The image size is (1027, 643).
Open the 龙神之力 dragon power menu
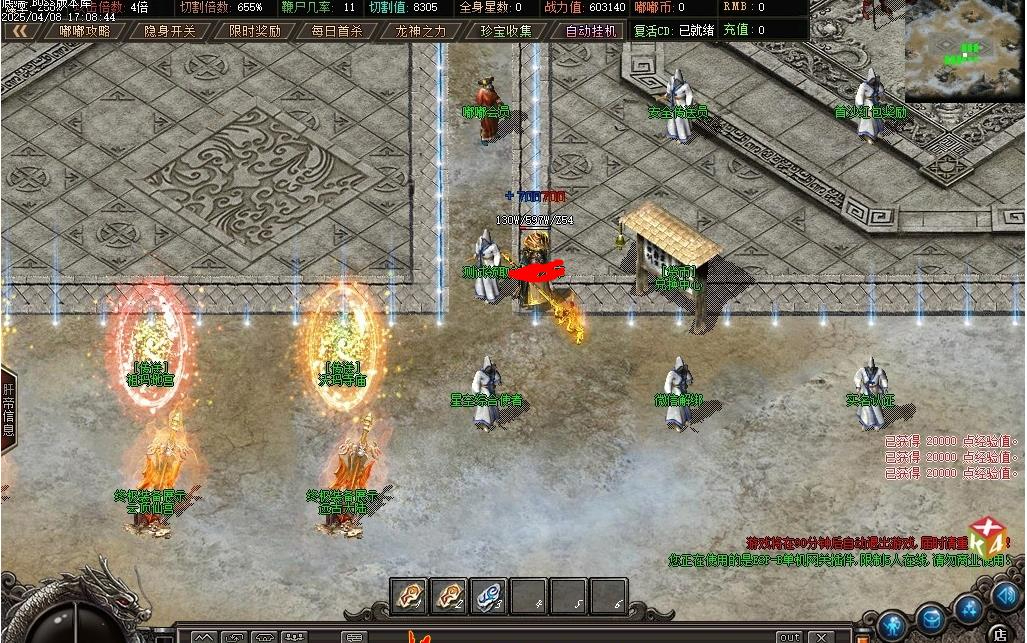pos(421,30)
